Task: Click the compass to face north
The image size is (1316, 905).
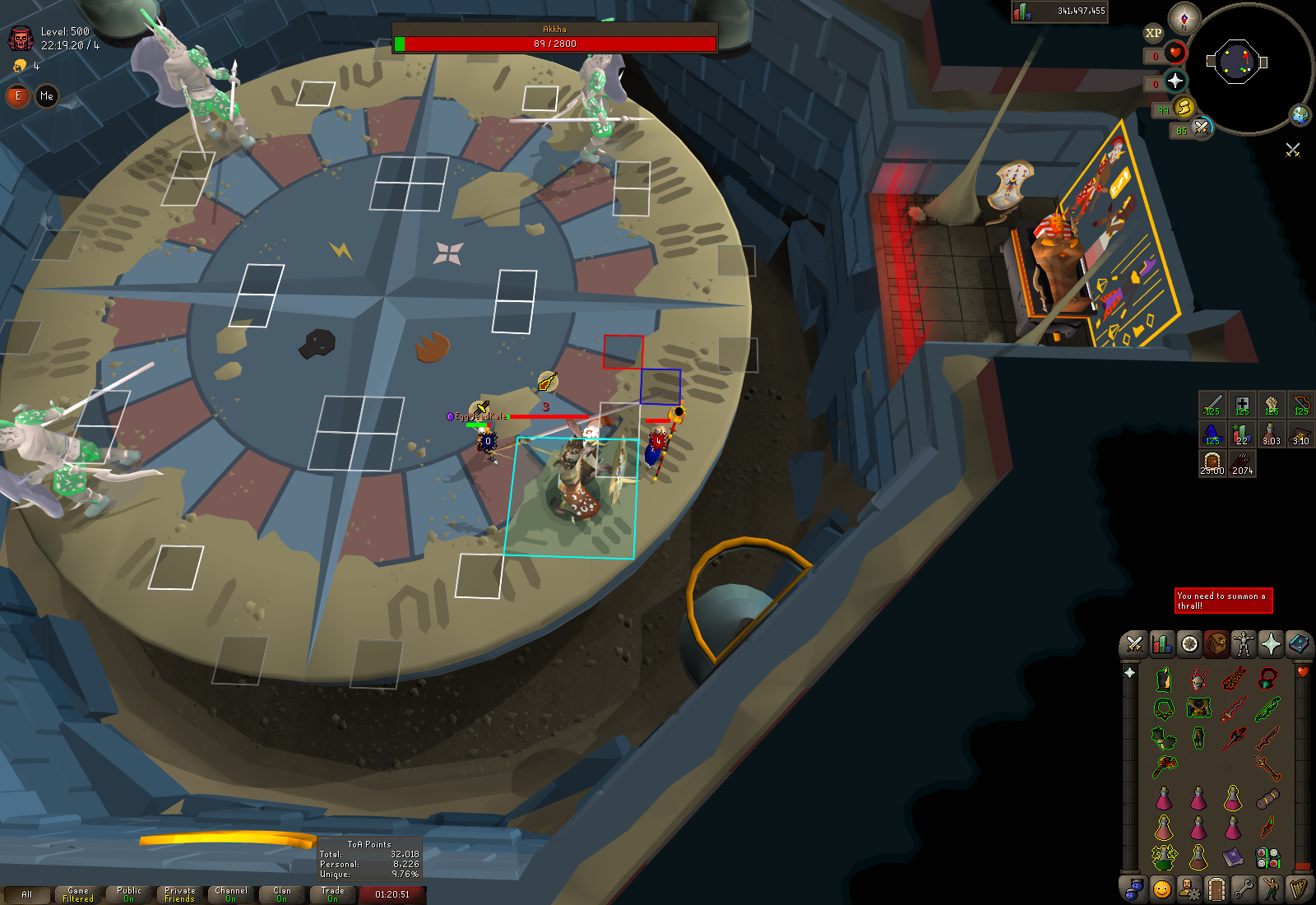Action: pyautogui.click(x=1184, y=18)
